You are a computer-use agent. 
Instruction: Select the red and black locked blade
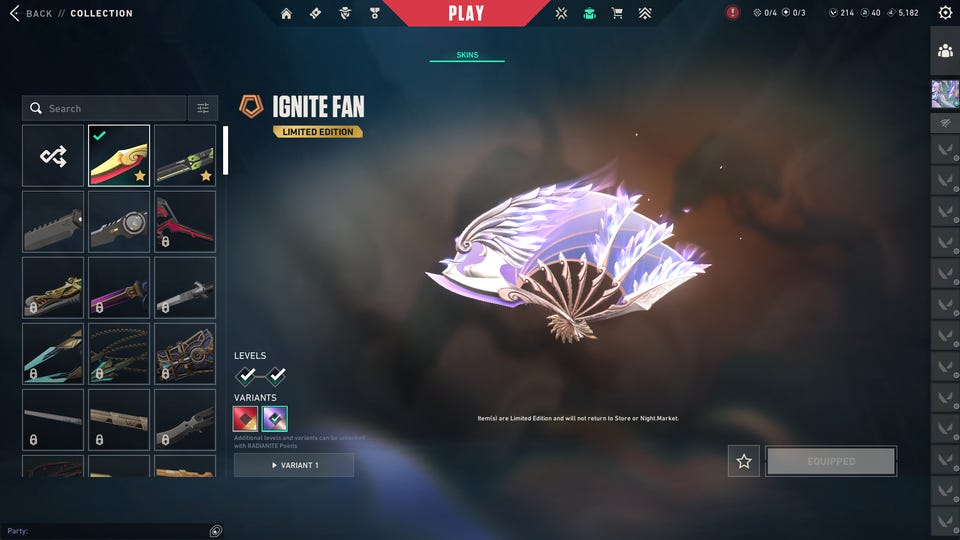[x=185, y=221]
